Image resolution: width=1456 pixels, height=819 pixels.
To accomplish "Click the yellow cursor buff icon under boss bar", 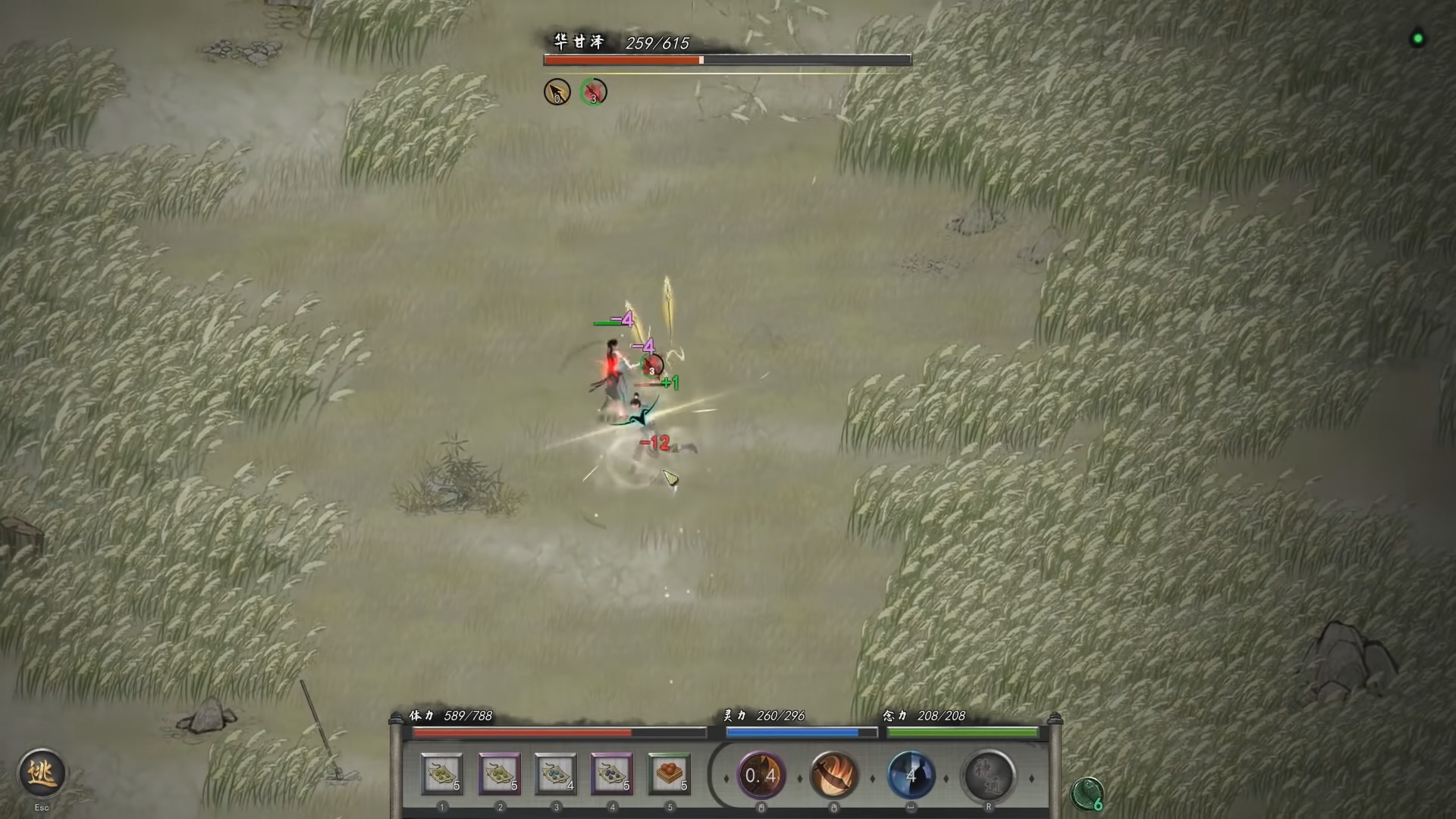I will click(557, 91).
